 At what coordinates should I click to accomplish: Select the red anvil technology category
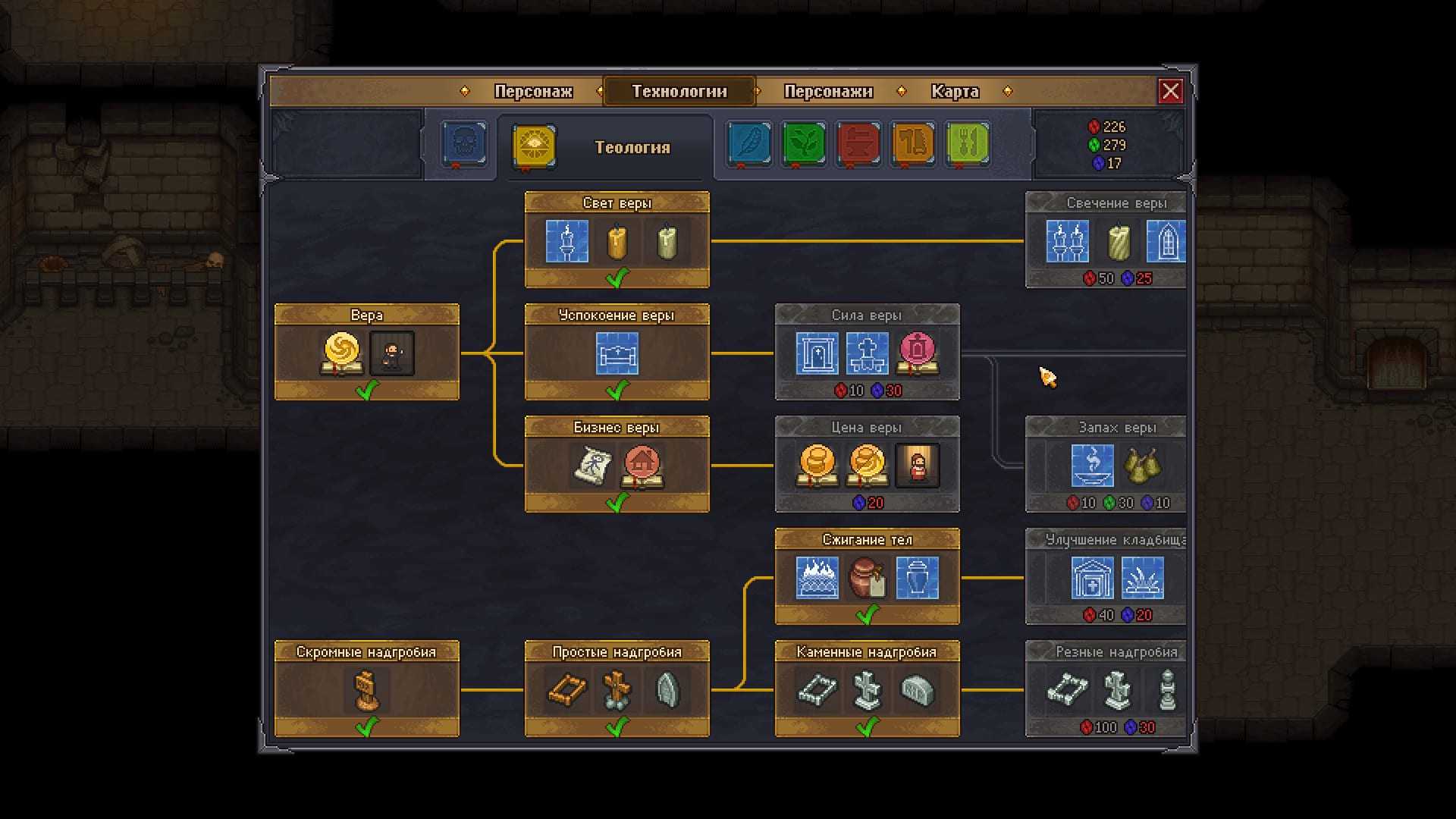click(x=858, y=143)
